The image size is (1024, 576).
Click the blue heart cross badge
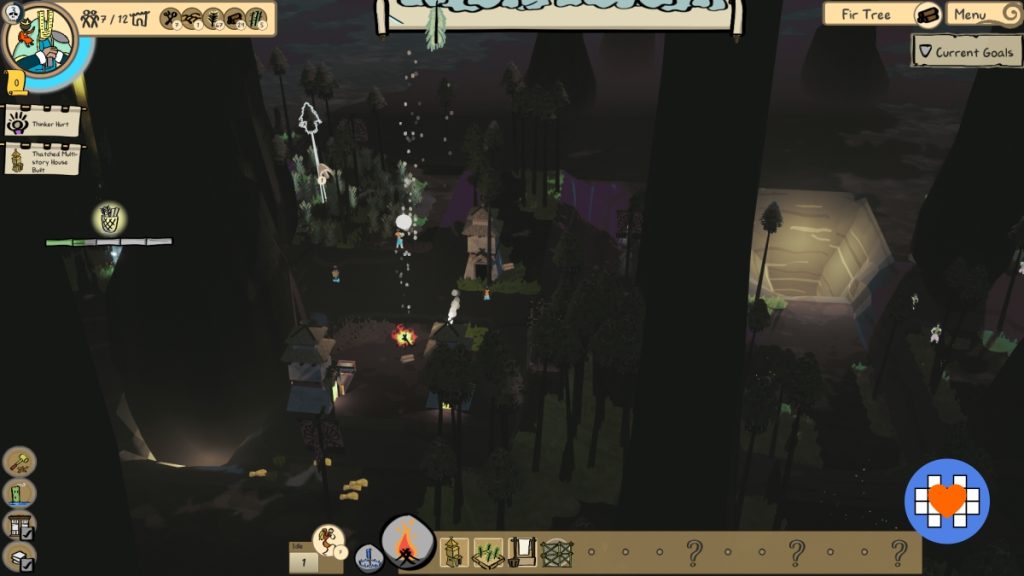[947, 501]
